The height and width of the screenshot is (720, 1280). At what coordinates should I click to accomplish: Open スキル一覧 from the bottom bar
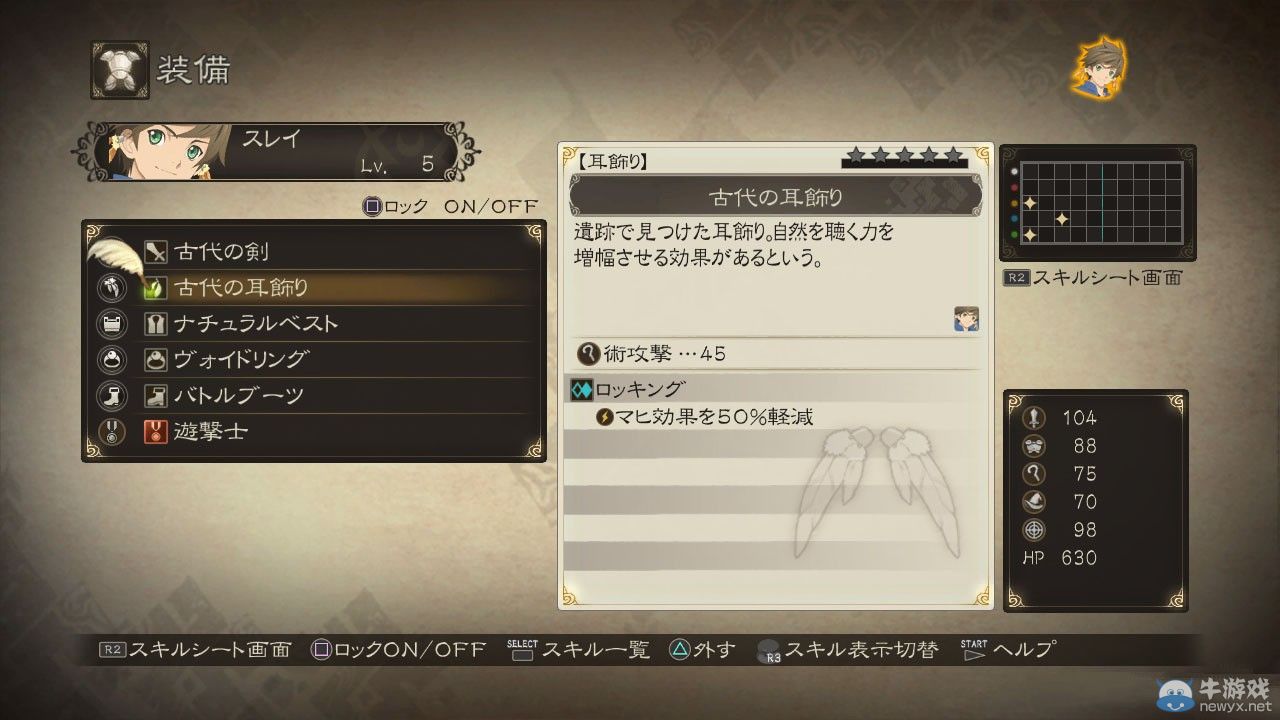(x=592, y=650)
